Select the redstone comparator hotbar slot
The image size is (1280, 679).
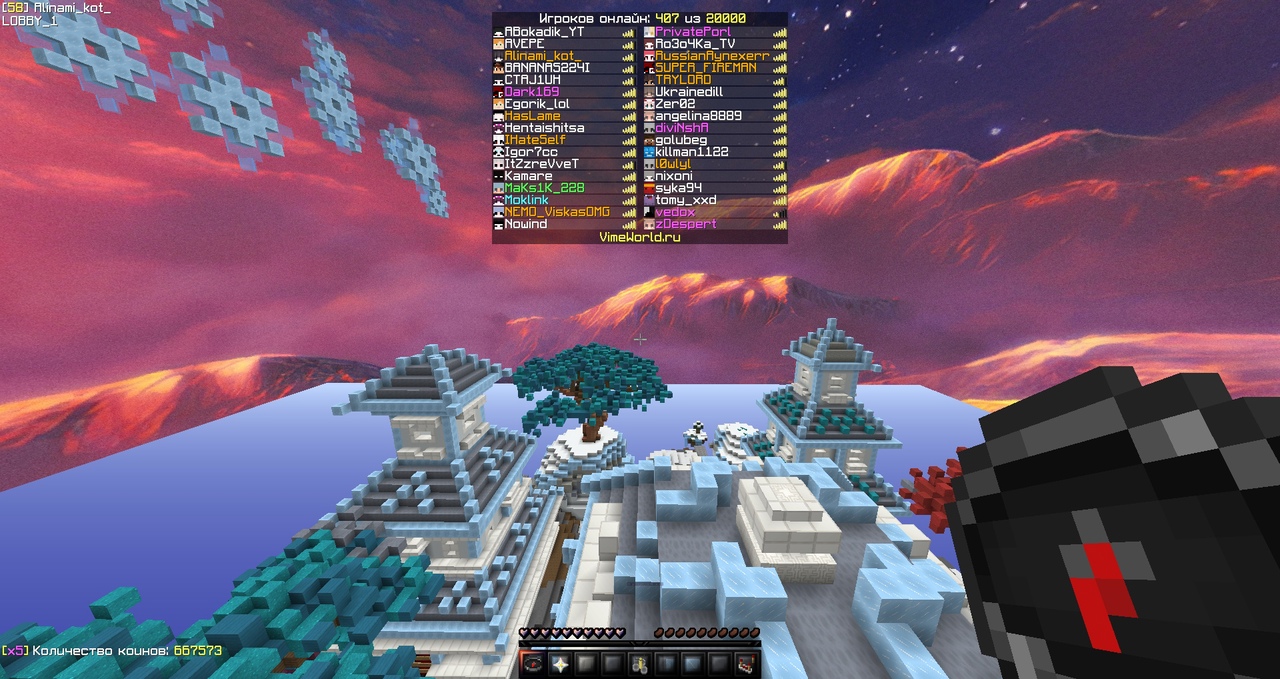coord(745,663)
